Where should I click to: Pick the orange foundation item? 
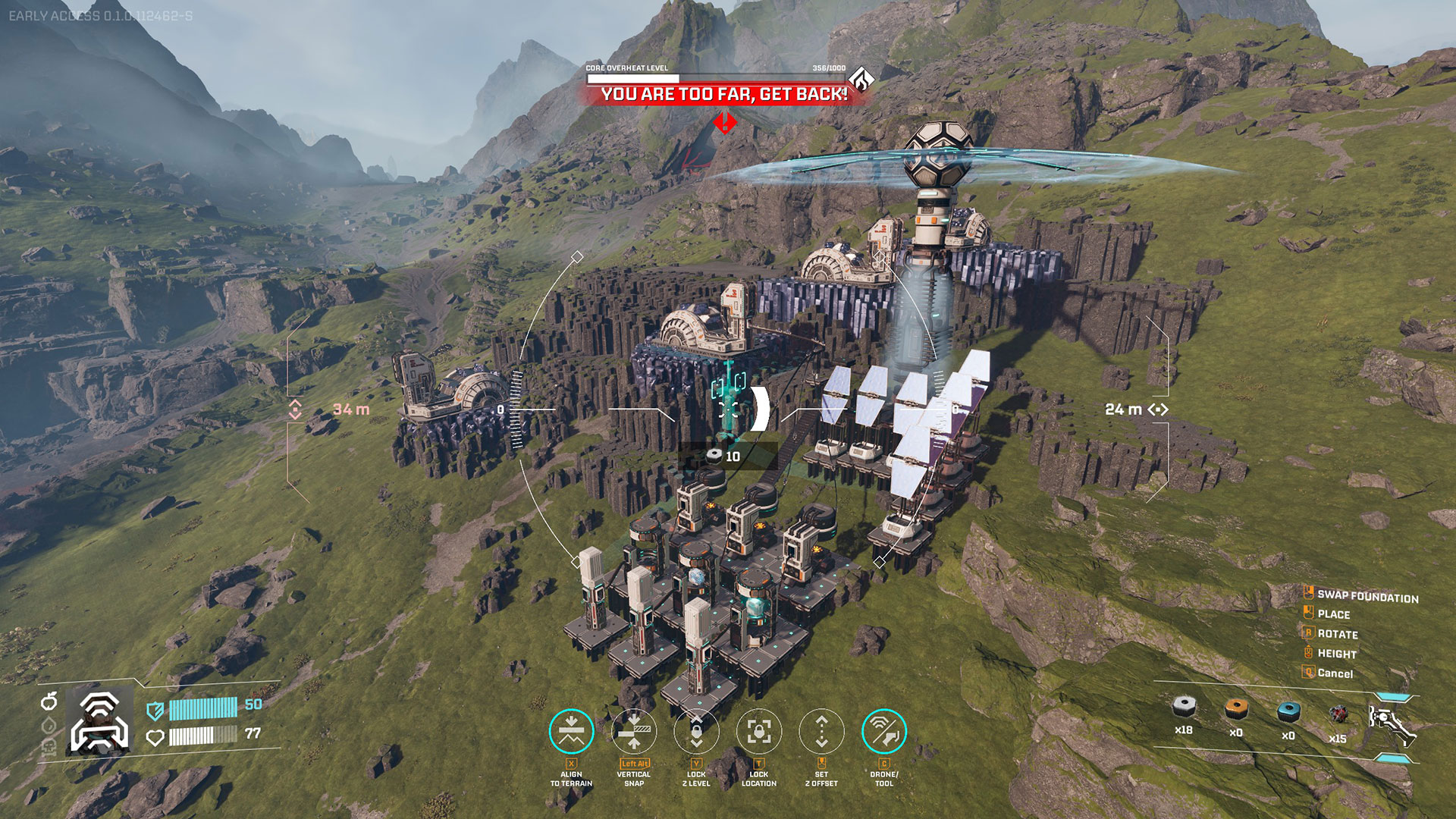(1236, 710)
